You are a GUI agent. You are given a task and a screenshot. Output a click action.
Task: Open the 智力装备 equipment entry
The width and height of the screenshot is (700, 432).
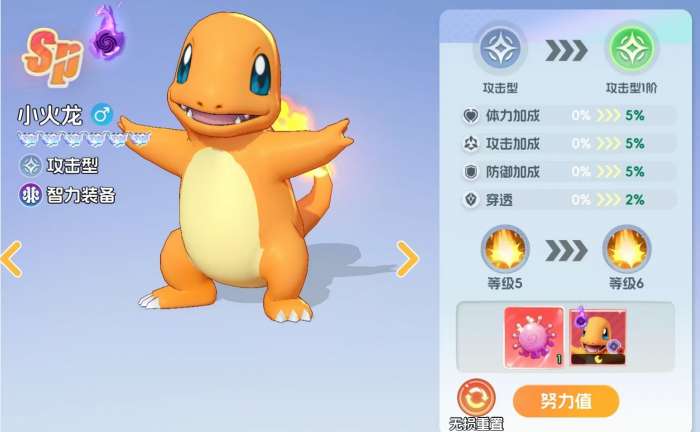point(67,195)
